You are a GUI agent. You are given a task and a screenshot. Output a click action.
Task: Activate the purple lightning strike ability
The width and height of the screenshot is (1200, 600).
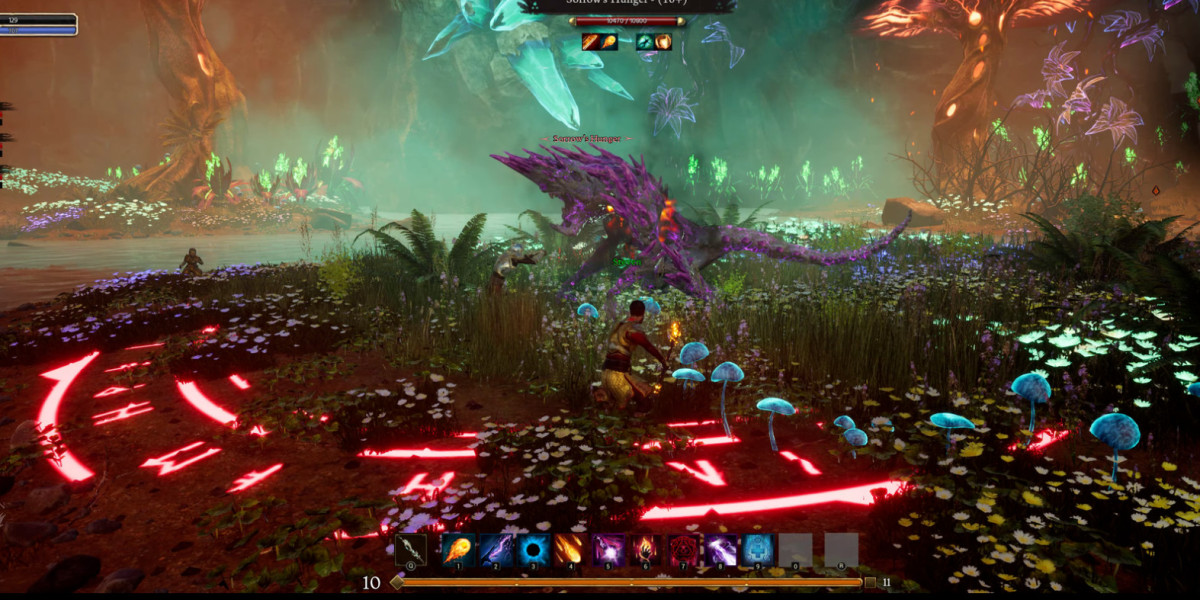[496, 549]
